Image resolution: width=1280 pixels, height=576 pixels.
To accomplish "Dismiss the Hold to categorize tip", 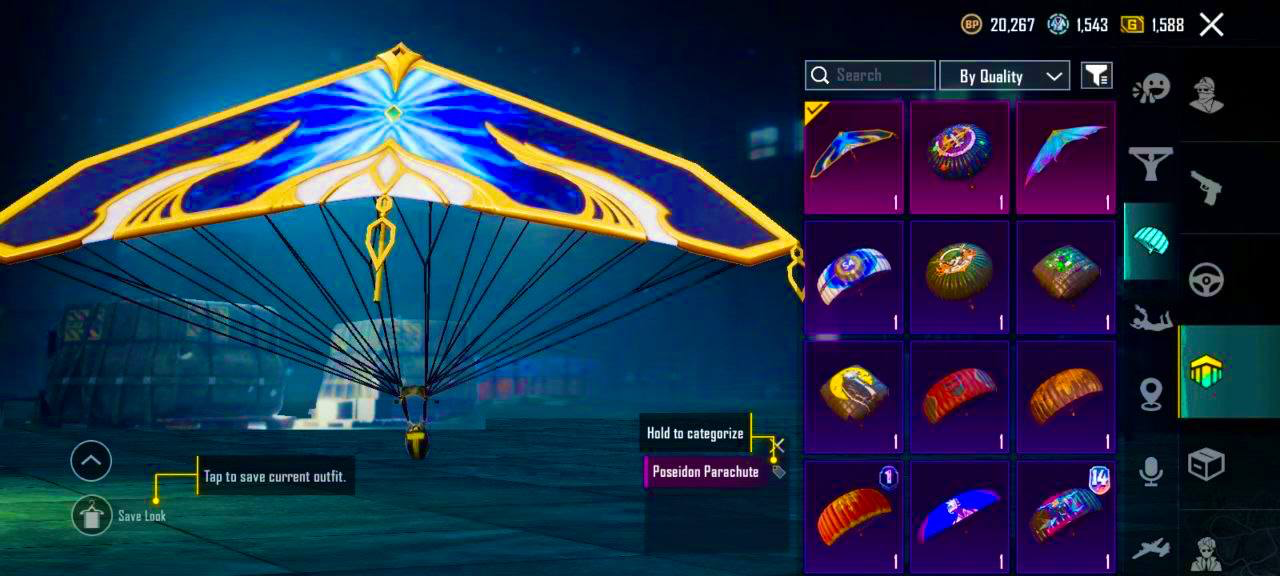I will coord(779,445).
